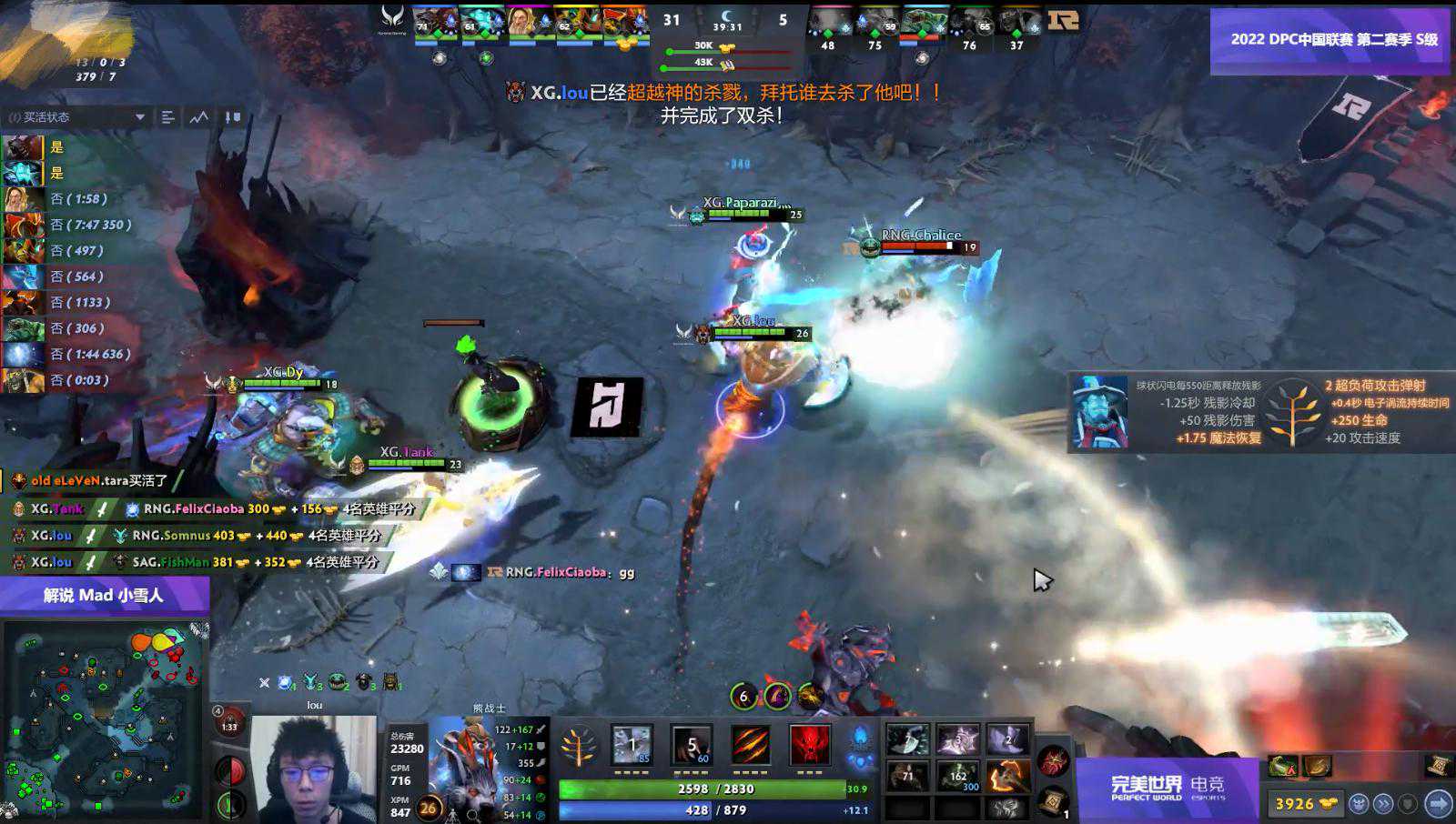The image size is (1456, 824).
Task: Open the Ursa talent tree icon
Action: (x=578, y=748)
